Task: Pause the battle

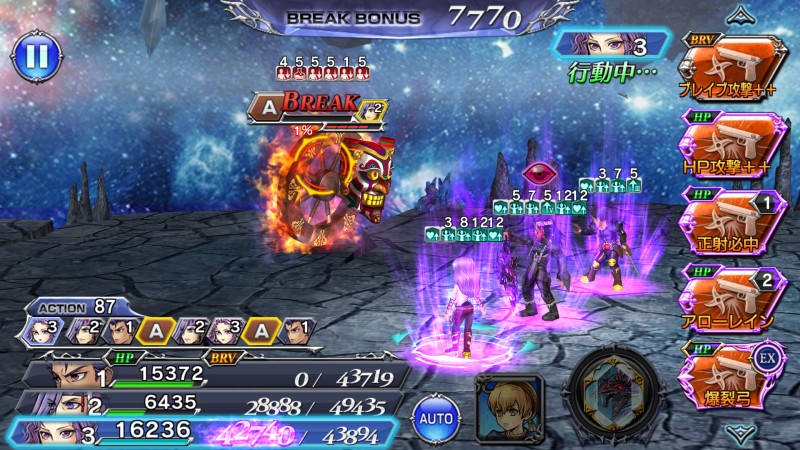Action: point(36,57)
